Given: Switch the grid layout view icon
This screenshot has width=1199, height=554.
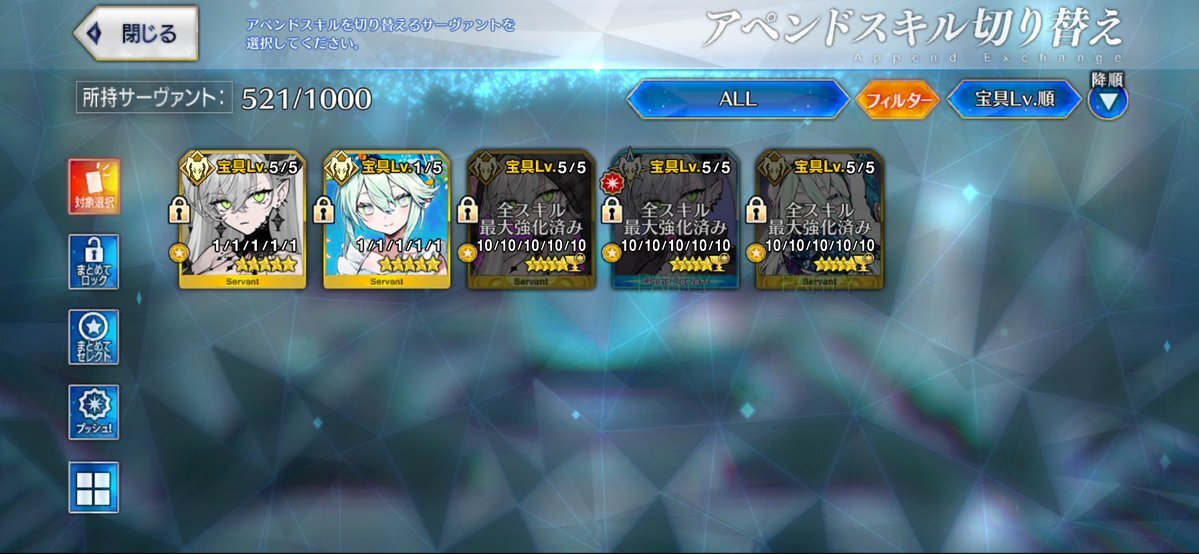Looking at the screenshot, I should [x=94, y=487].
